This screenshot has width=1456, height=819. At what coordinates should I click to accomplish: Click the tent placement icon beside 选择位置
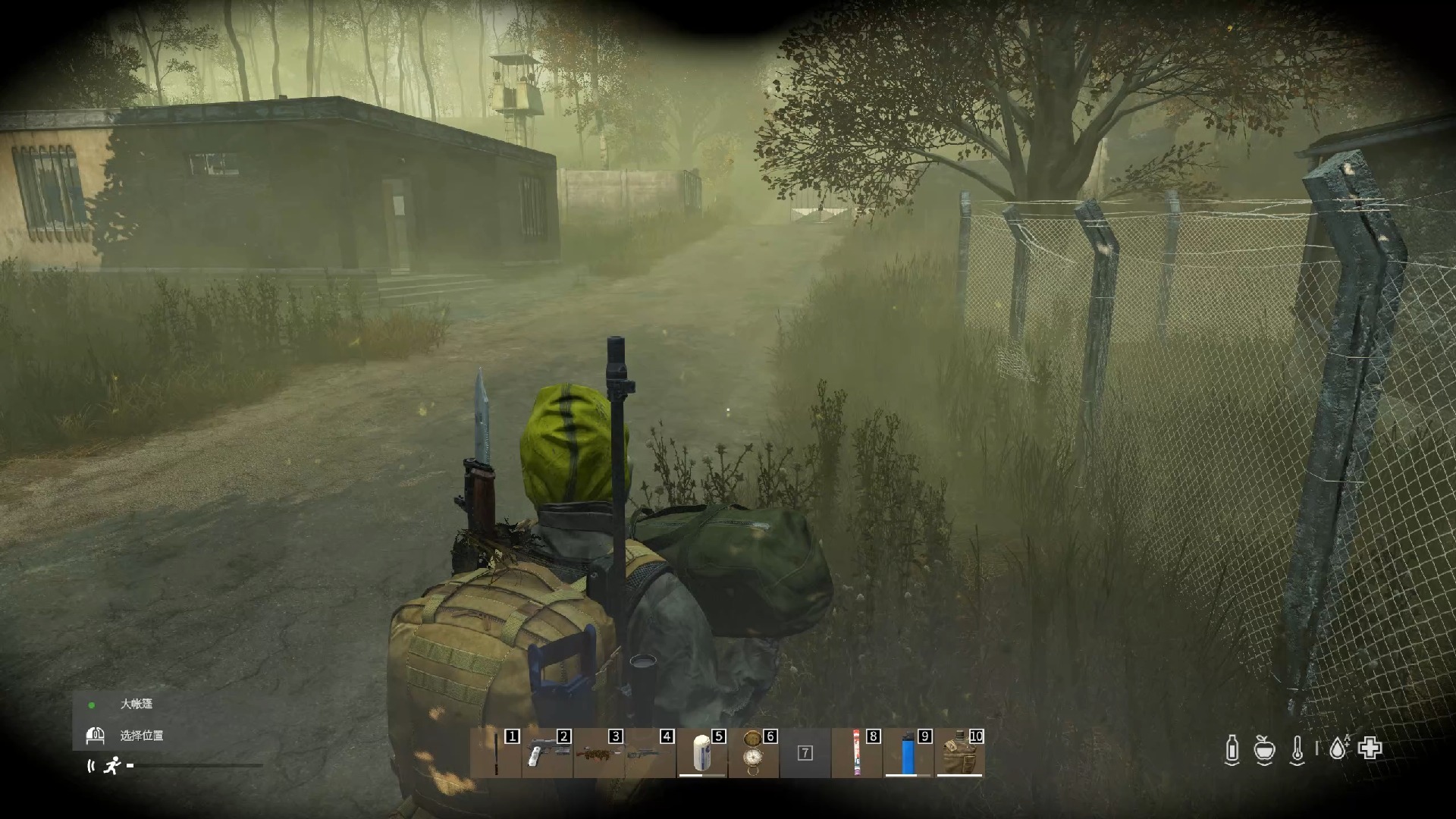94,734
